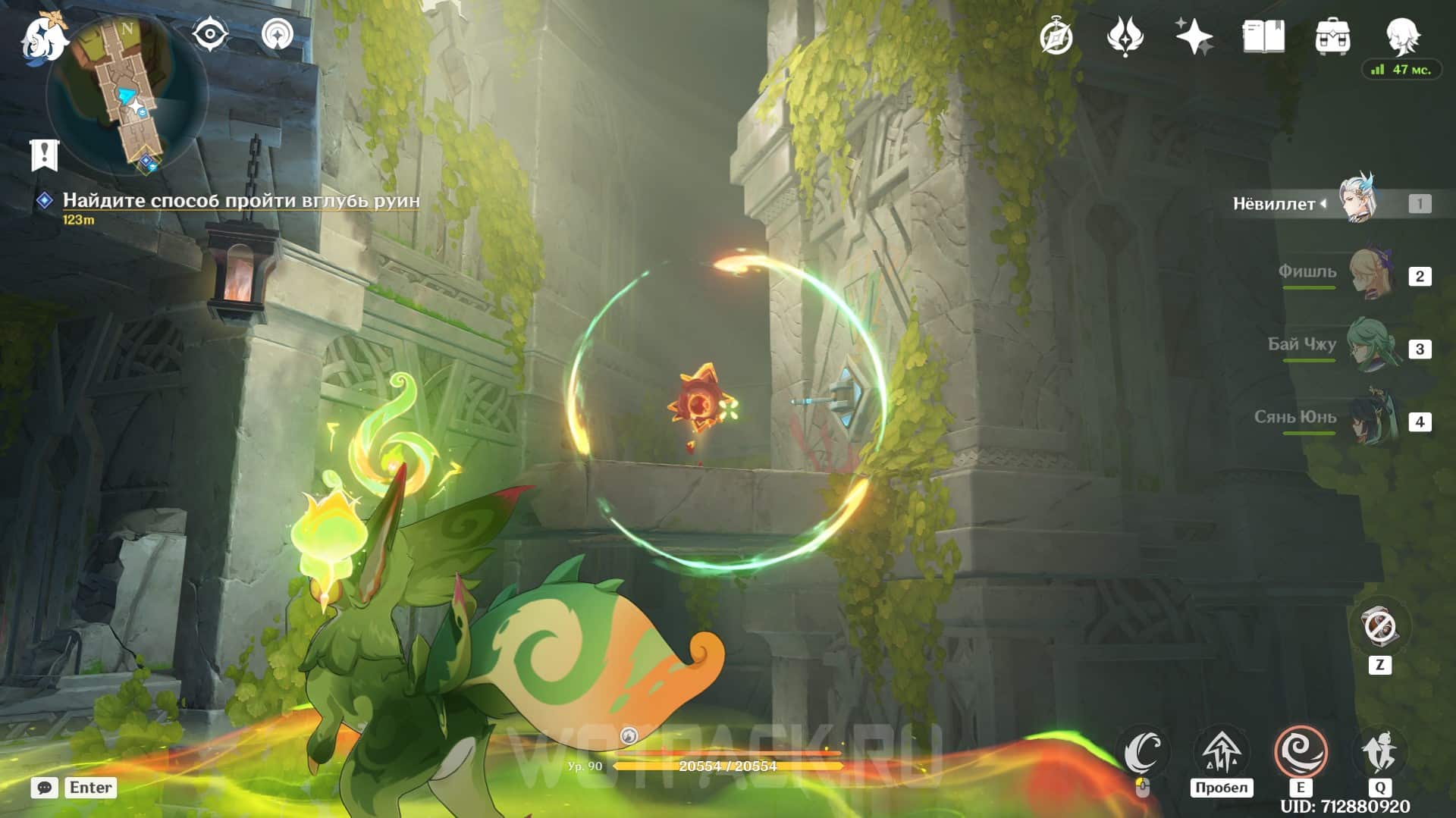Viewport: 1456px width, 818px height.
Task: Switch to party member Бай Чжу
Action: point(1371,347)
